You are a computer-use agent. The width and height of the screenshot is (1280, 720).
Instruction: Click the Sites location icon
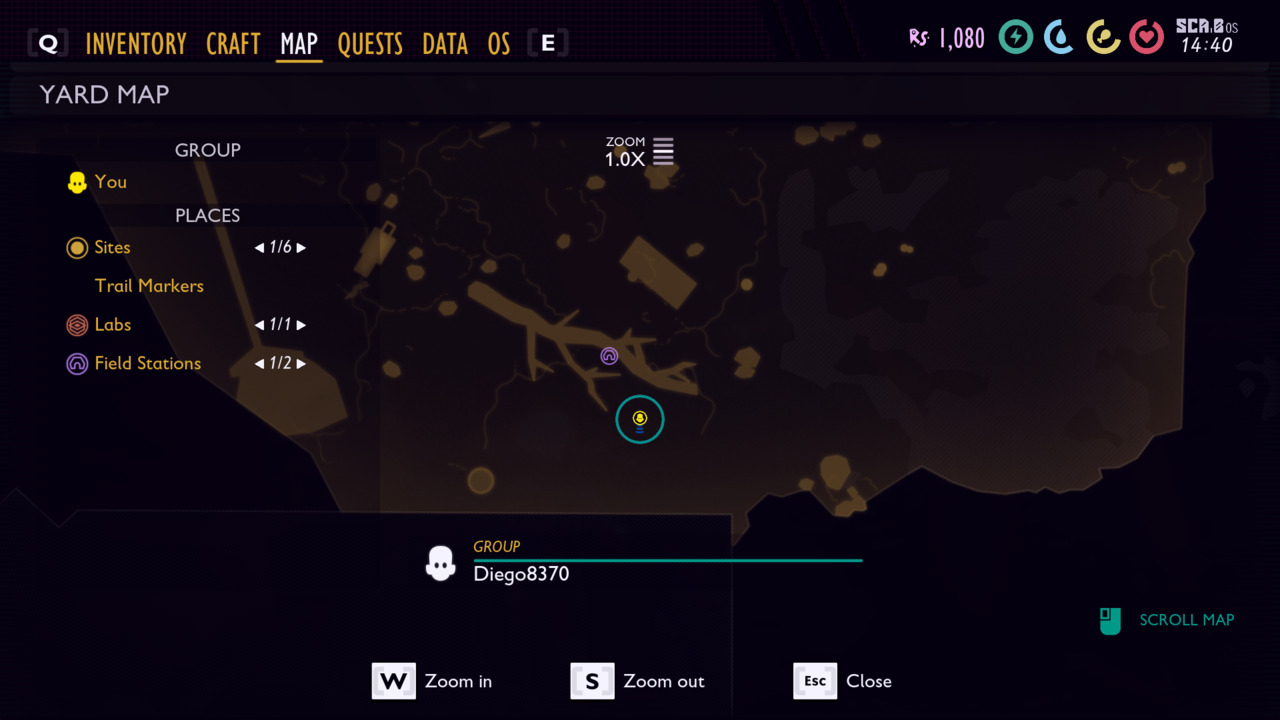pos(77,247)
